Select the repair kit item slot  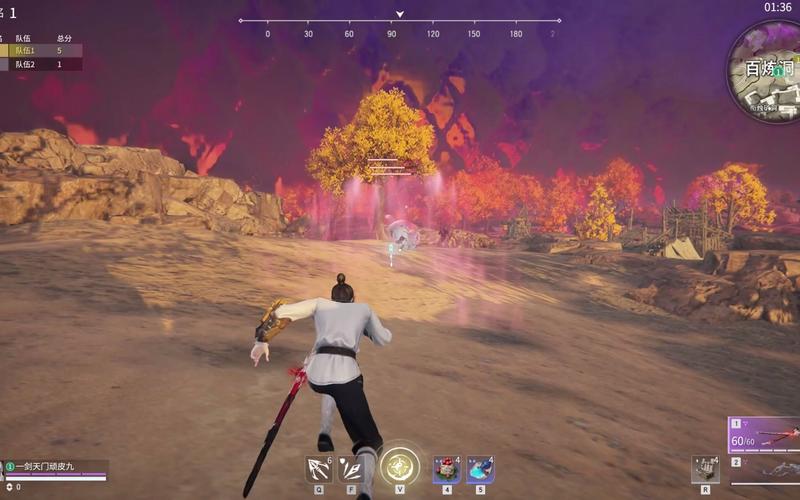point(705,469)
